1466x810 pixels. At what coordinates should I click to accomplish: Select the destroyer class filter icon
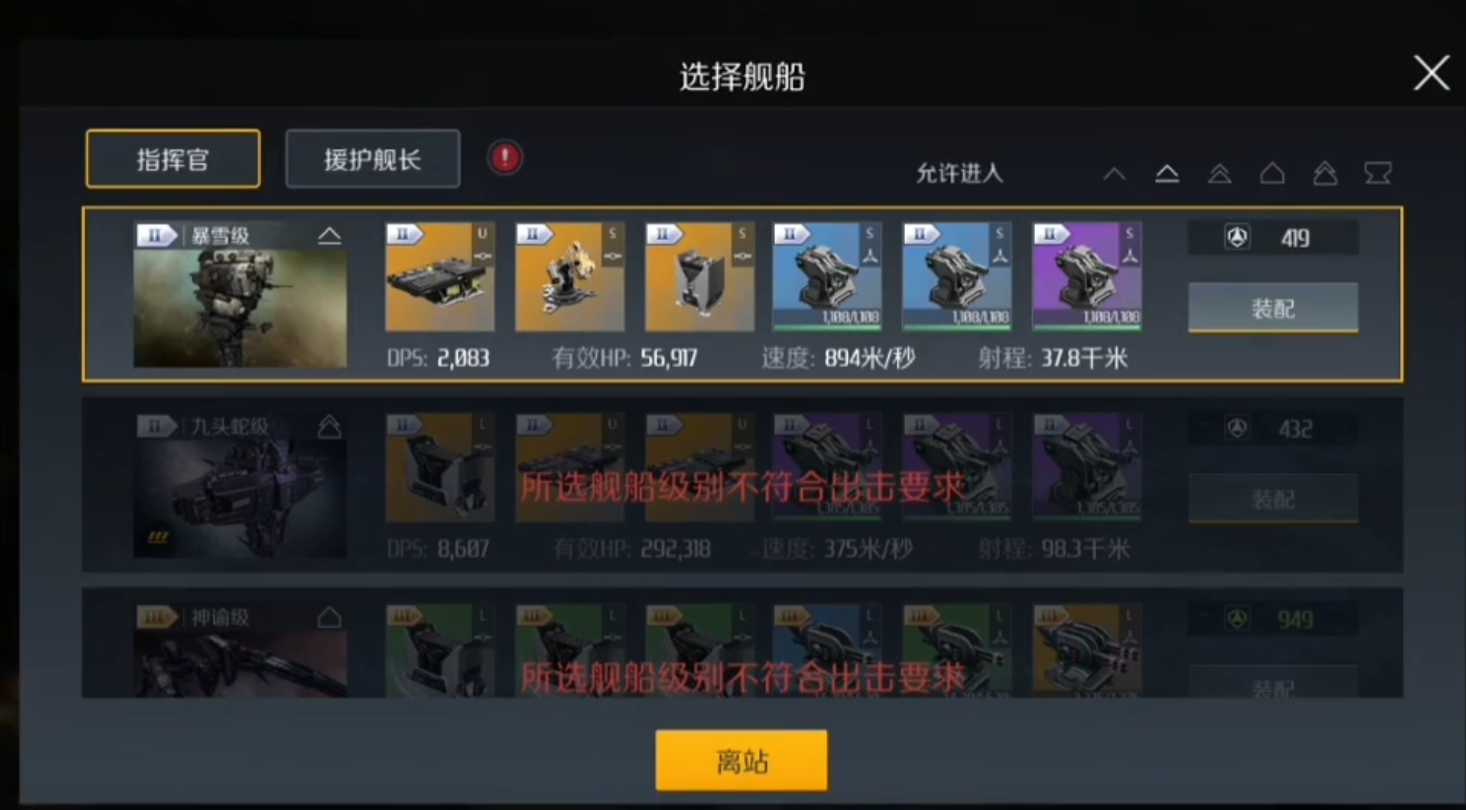(1167, 173)
